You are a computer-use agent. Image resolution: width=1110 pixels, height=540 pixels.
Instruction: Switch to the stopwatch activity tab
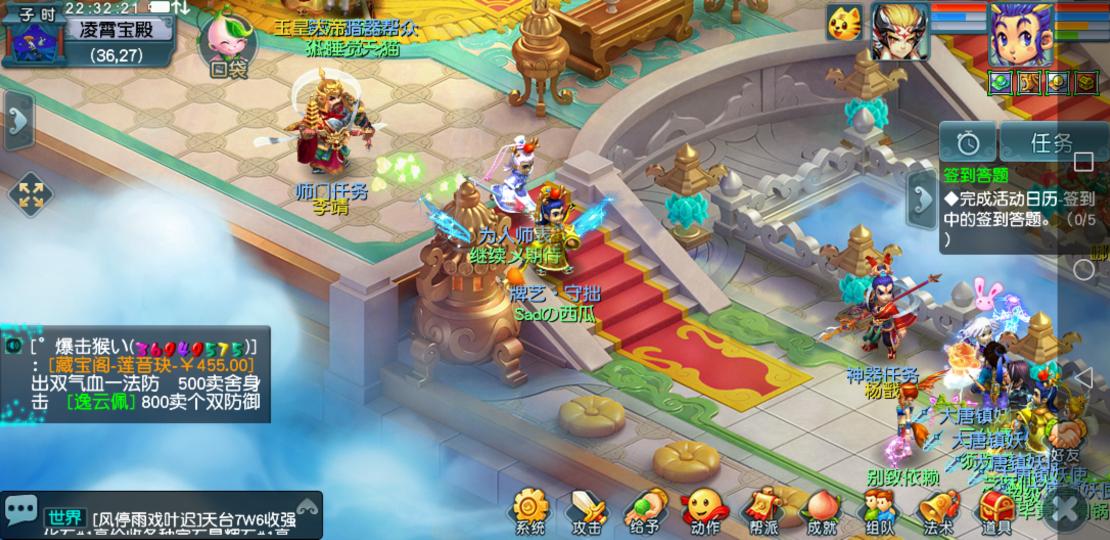click(967, 142)
